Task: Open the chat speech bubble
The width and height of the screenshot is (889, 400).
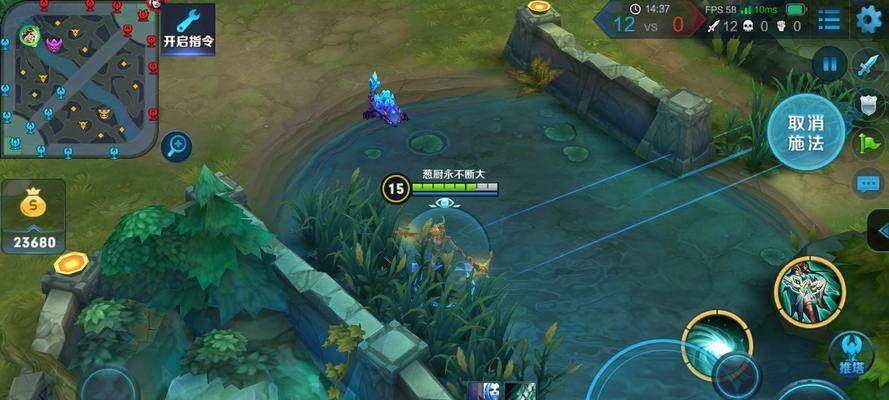Action: click(x=867, y=182)
